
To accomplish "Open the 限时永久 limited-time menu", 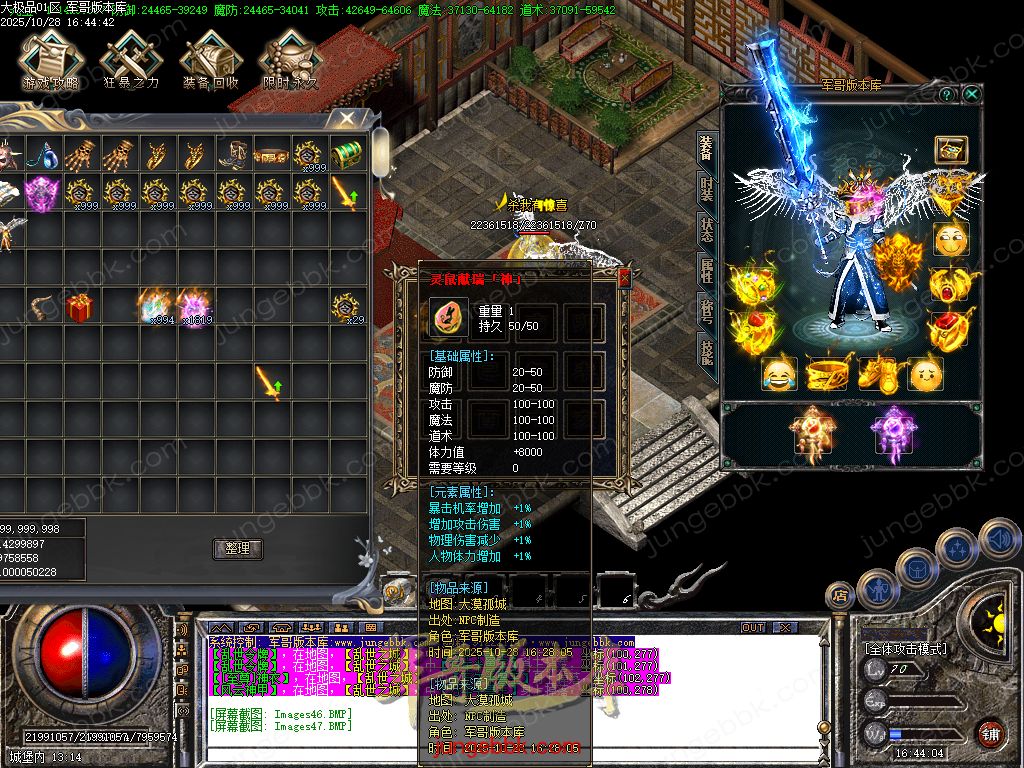I will point(290,62).
